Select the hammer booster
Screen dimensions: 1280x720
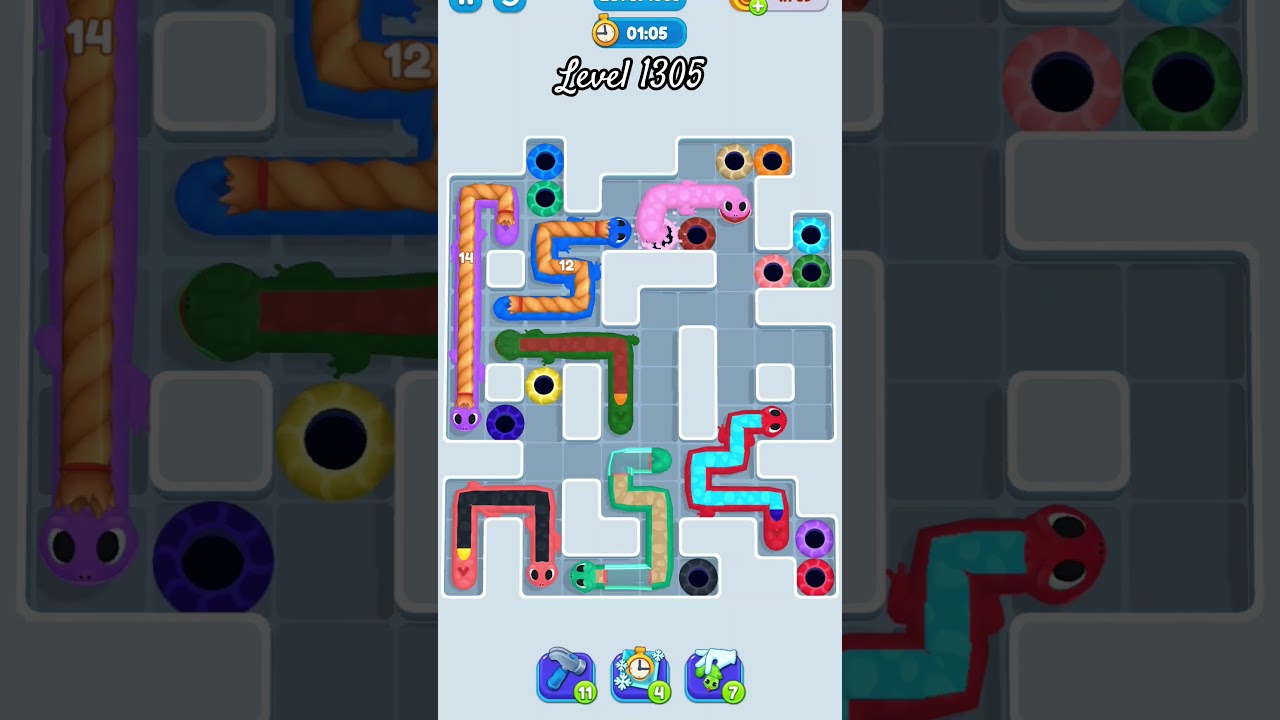[x=565, y=675]
